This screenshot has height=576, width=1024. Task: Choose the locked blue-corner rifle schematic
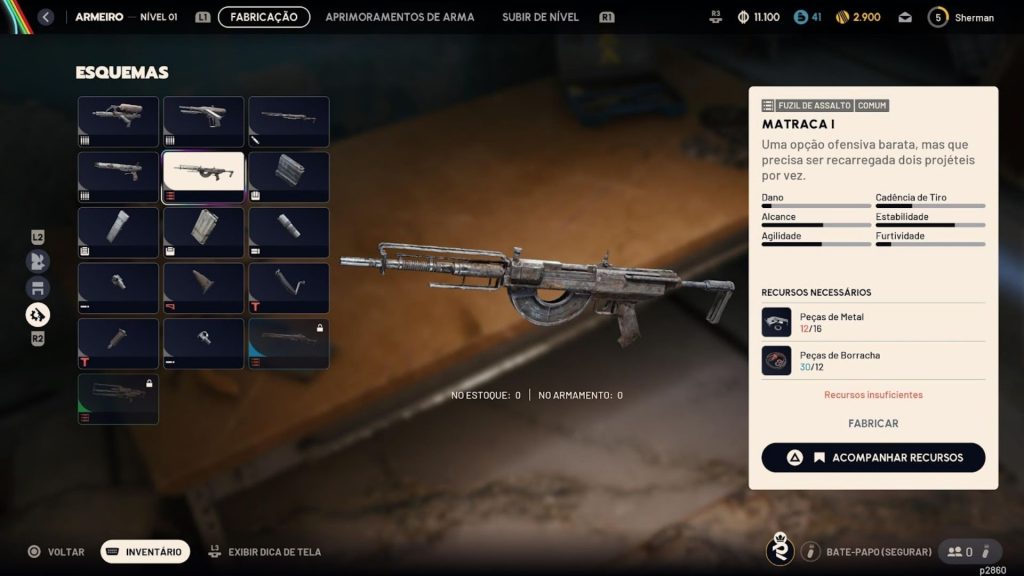[289, 343]
